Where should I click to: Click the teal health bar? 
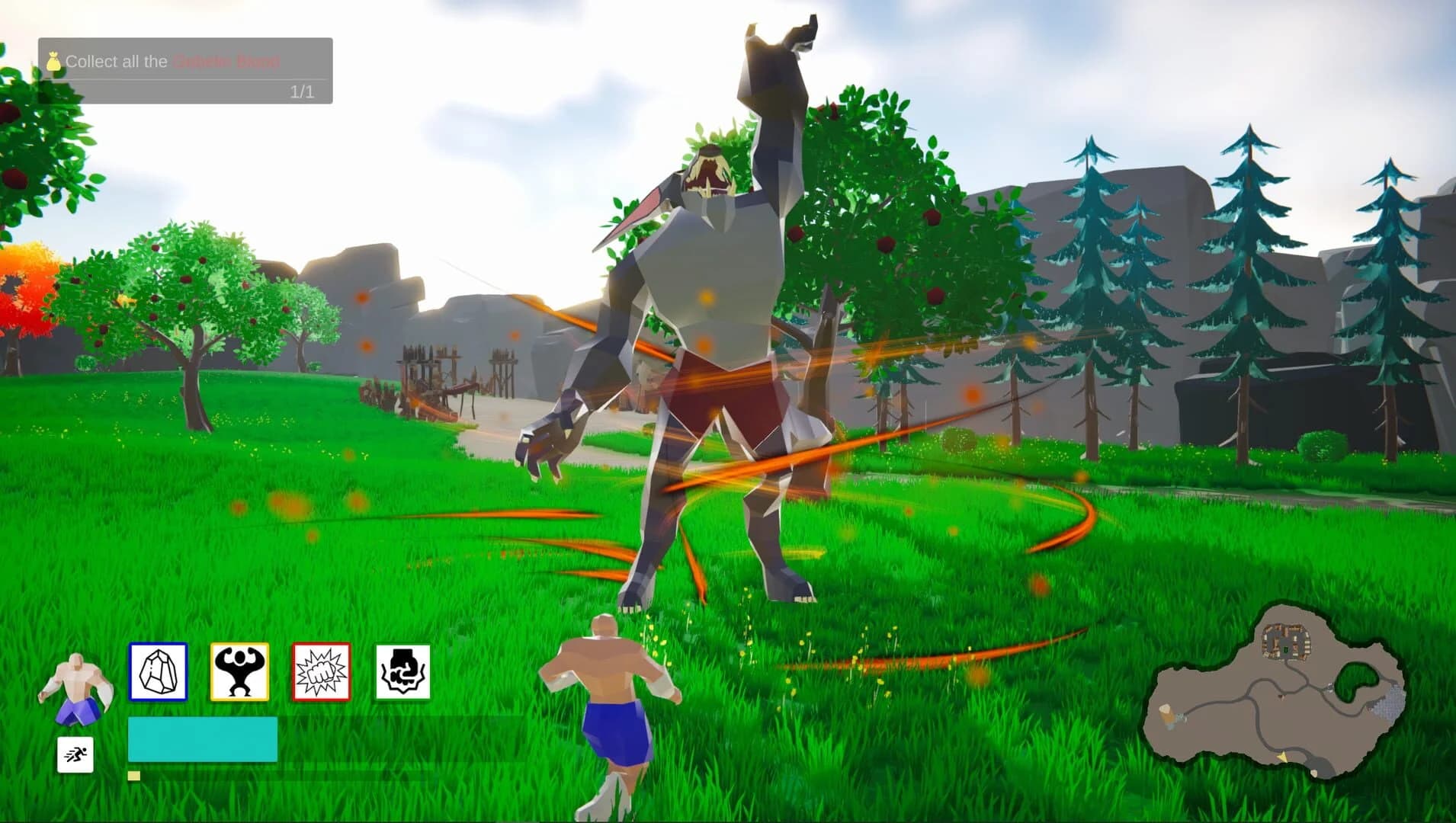click(x=201, y=738)
